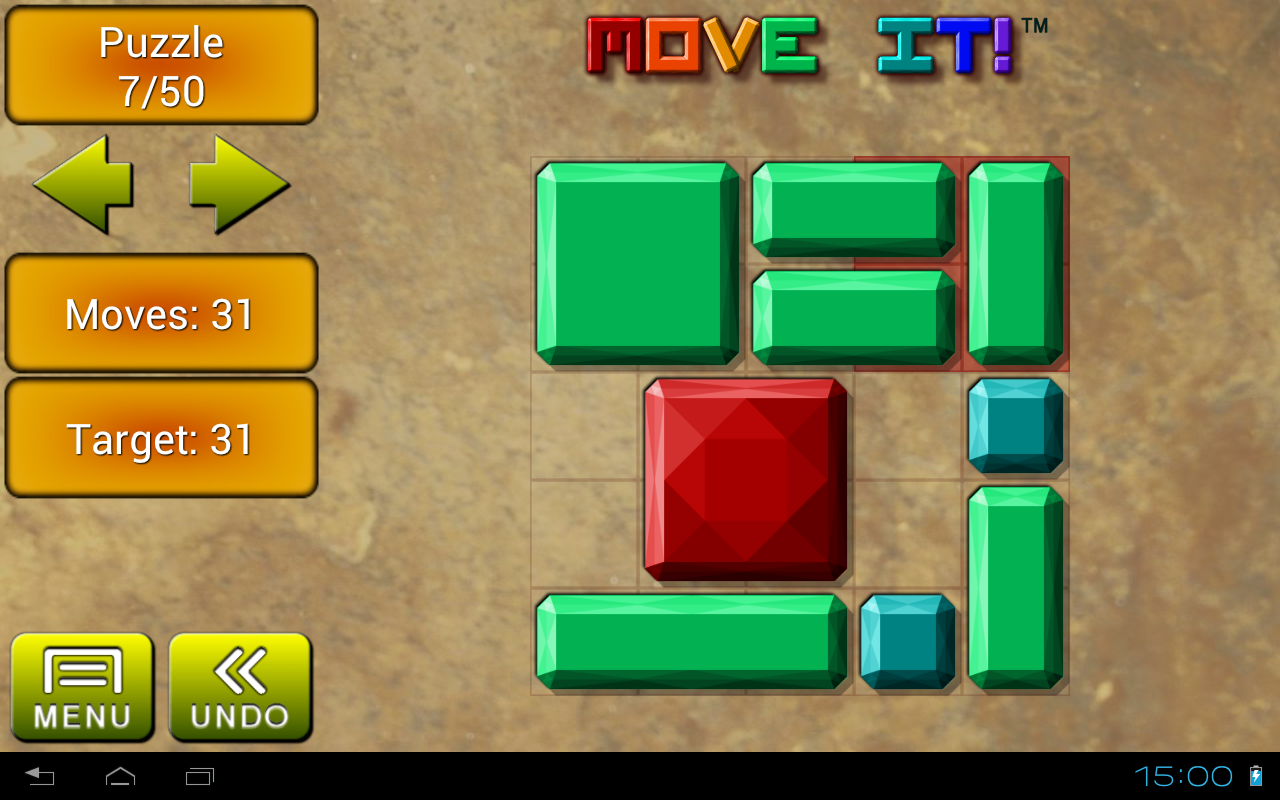Click the Target: 31 panel
Screen dimensions: 1280x800
click(x=161, y=437)
